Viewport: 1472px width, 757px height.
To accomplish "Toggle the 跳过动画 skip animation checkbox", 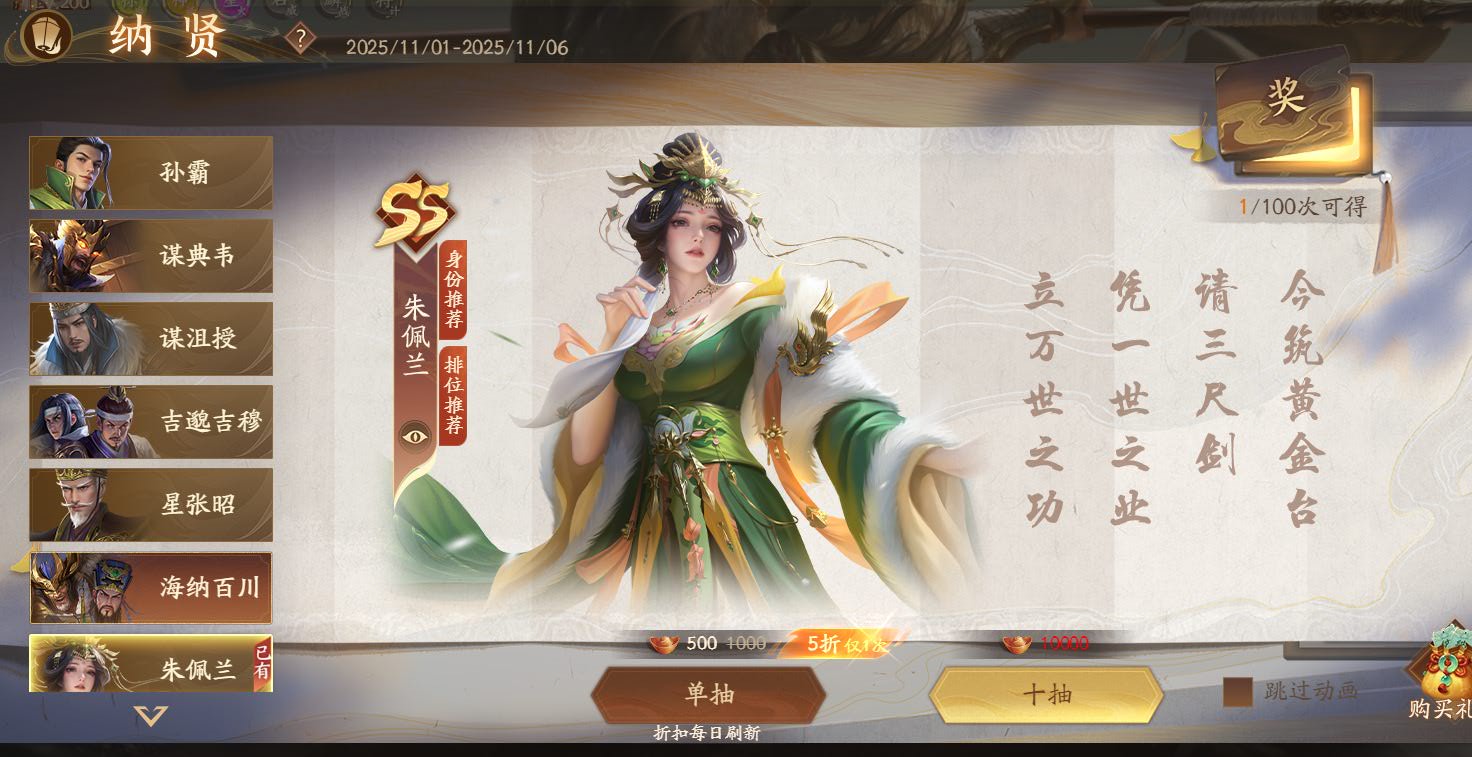I will 1237,692.
